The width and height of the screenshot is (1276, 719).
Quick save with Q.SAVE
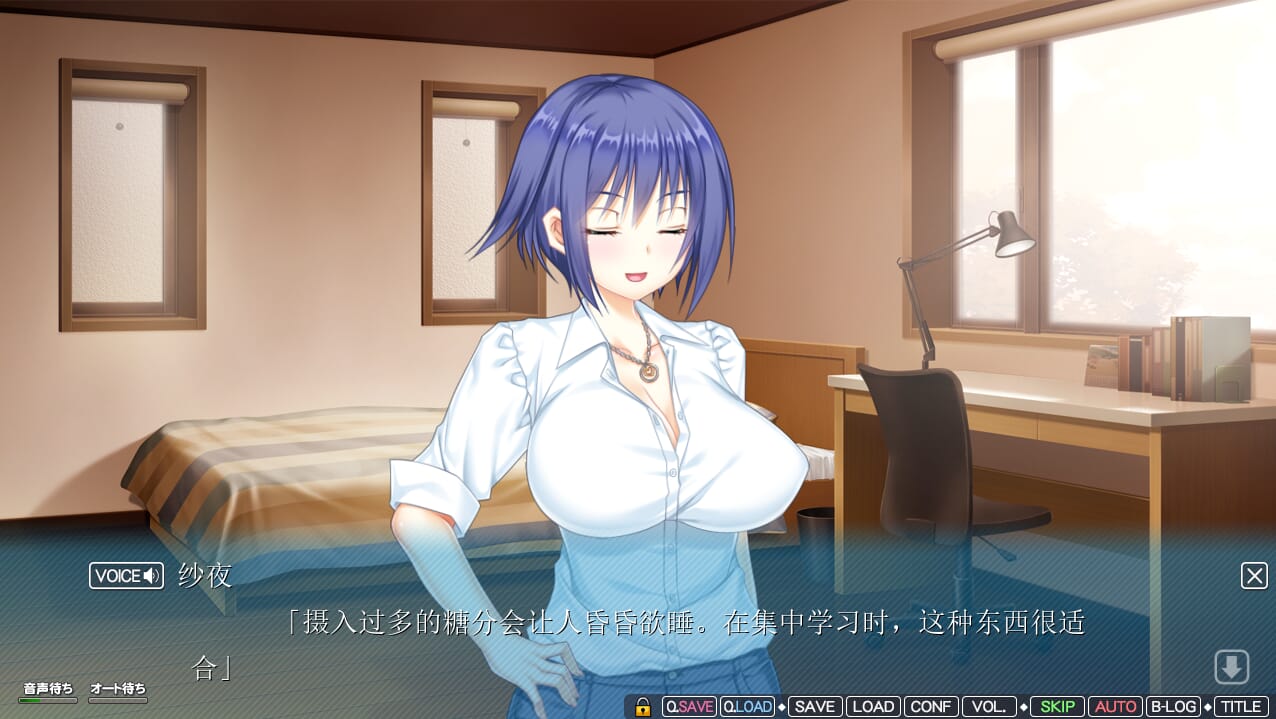pos(690,706)
